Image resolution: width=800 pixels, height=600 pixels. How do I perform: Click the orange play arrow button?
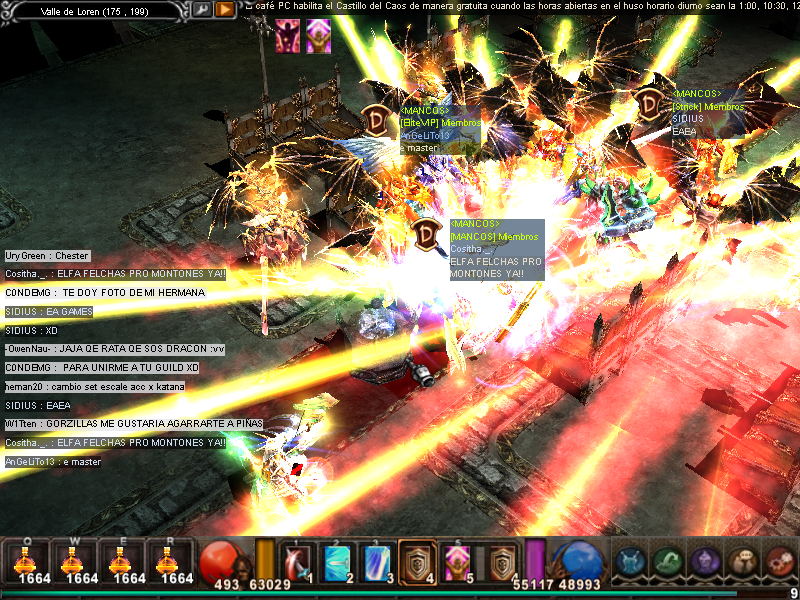(x=225, y=9)
